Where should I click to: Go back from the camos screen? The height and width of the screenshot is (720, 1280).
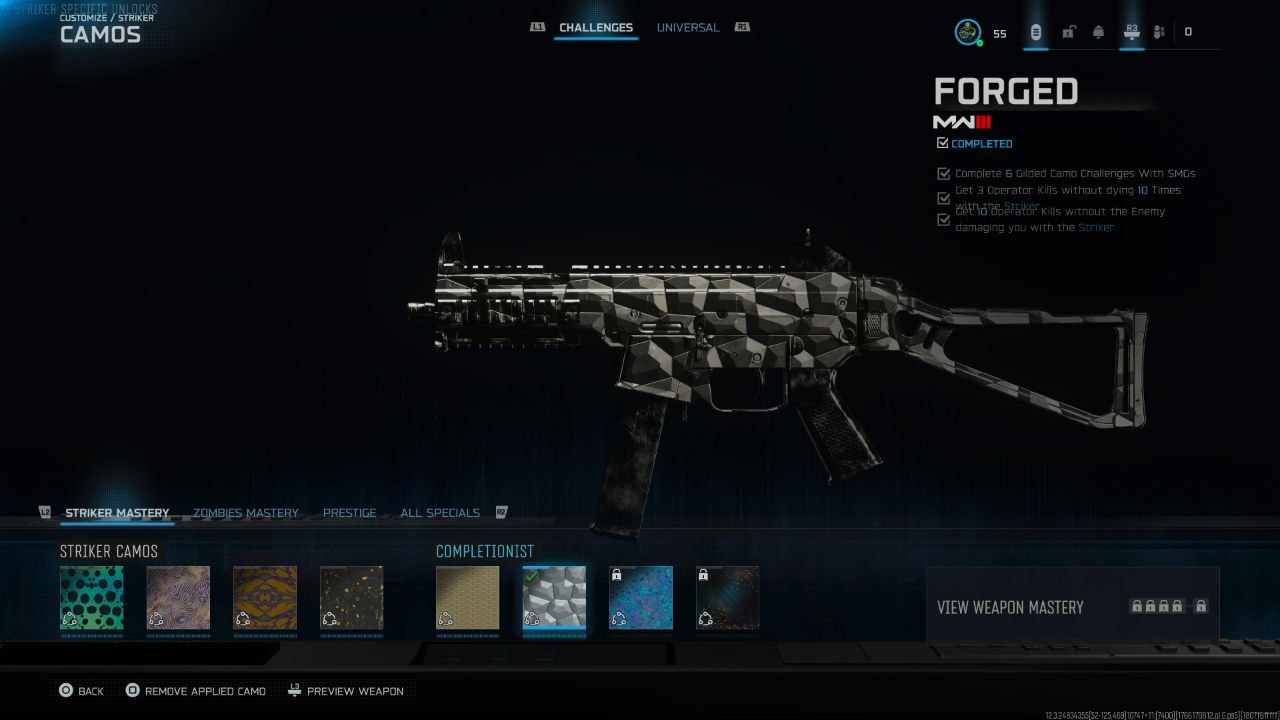81,691
